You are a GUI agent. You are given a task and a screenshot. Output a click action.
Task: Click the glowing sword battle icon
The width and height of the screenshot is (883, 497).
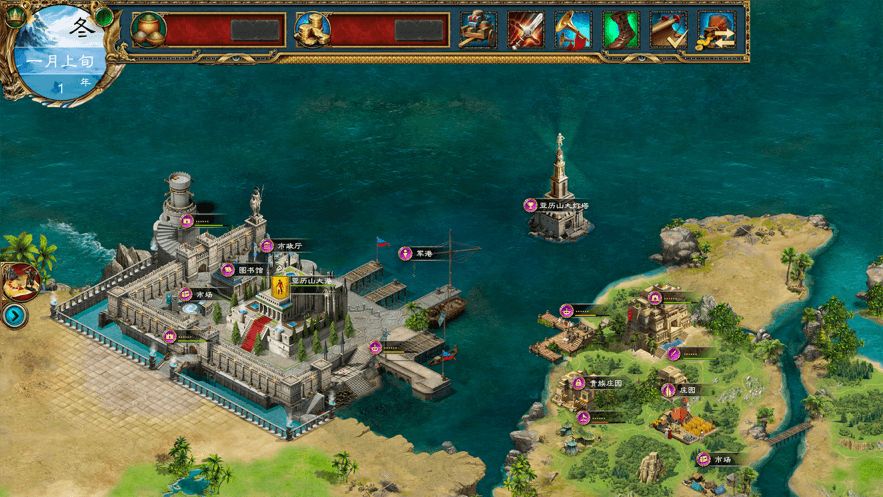(x=525, y=30)
